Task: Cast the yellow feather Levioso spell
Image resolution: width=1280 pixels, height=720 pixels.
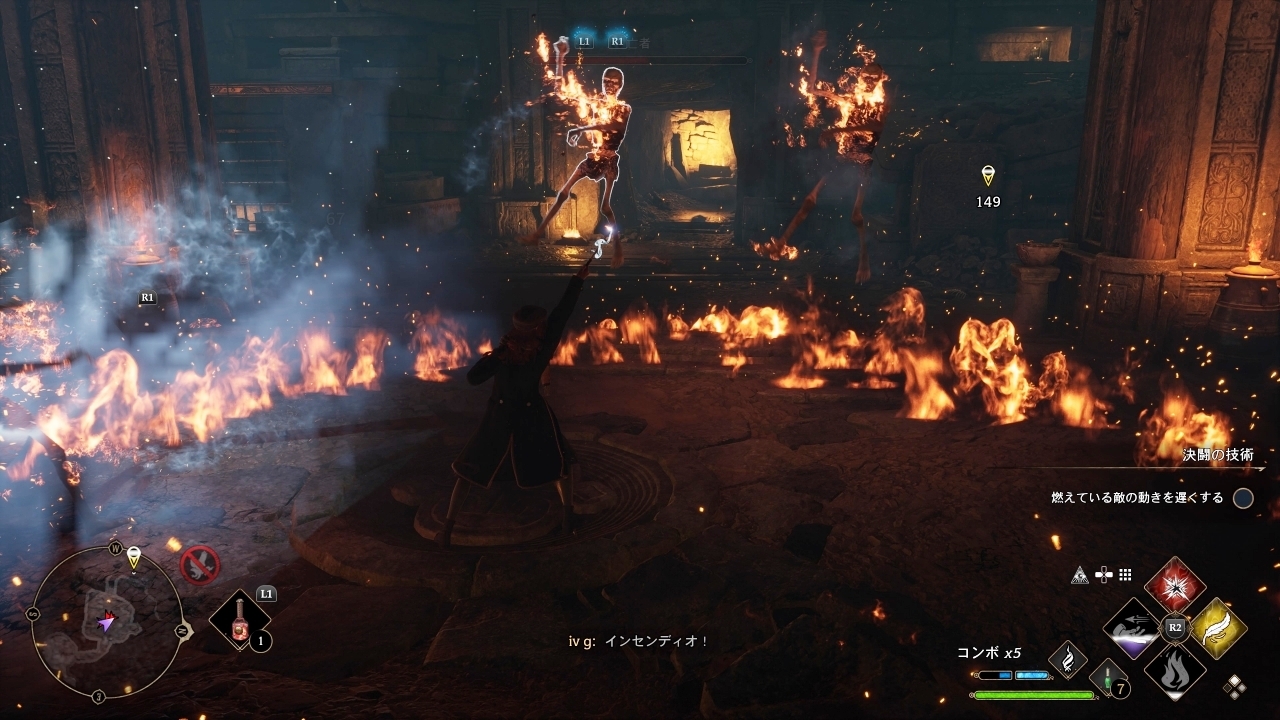Action: coord(1218,627)
